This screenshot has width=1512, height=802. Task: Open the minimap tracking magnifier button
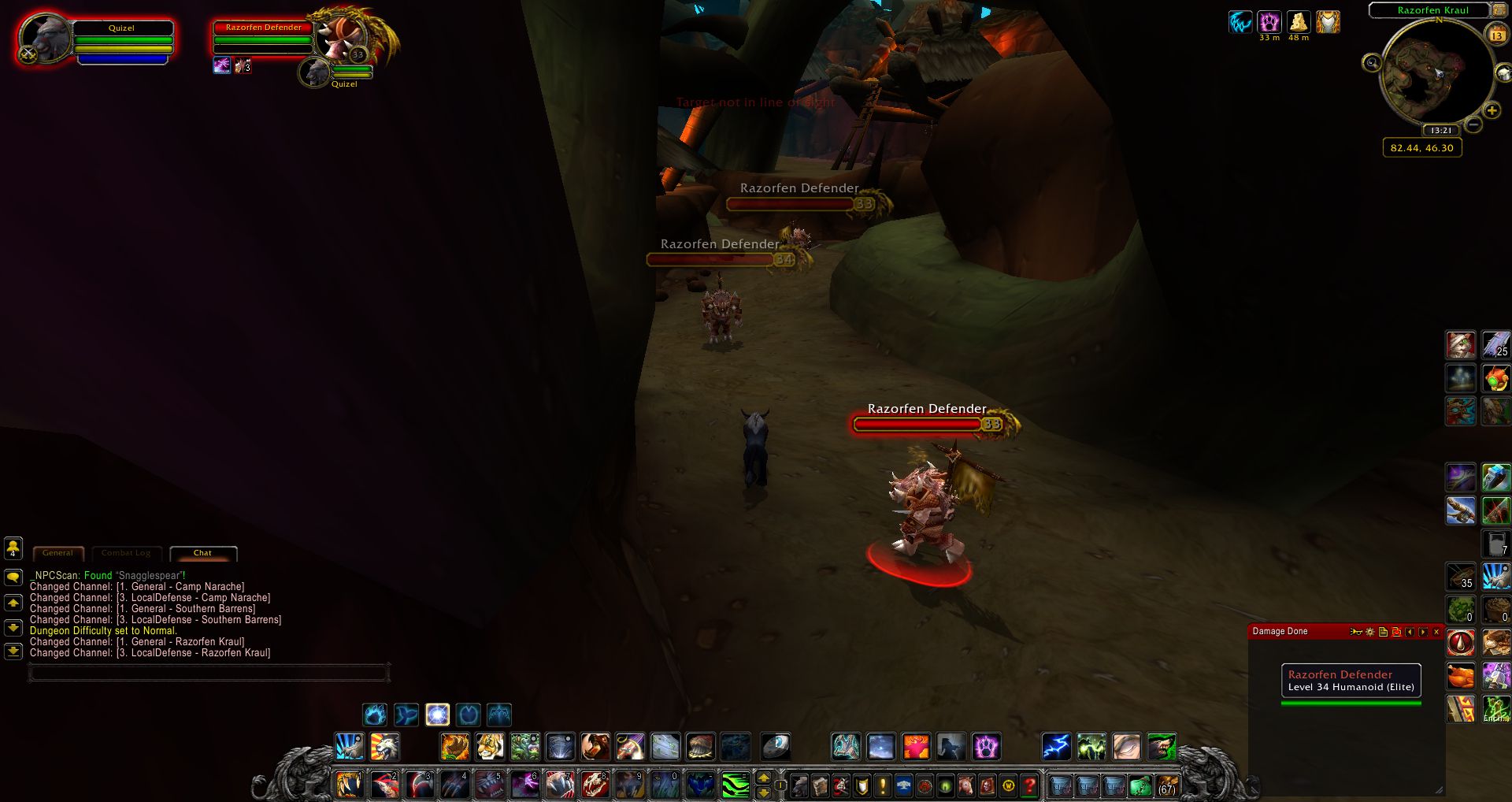pyautogui.click(x=1372, y=63)
